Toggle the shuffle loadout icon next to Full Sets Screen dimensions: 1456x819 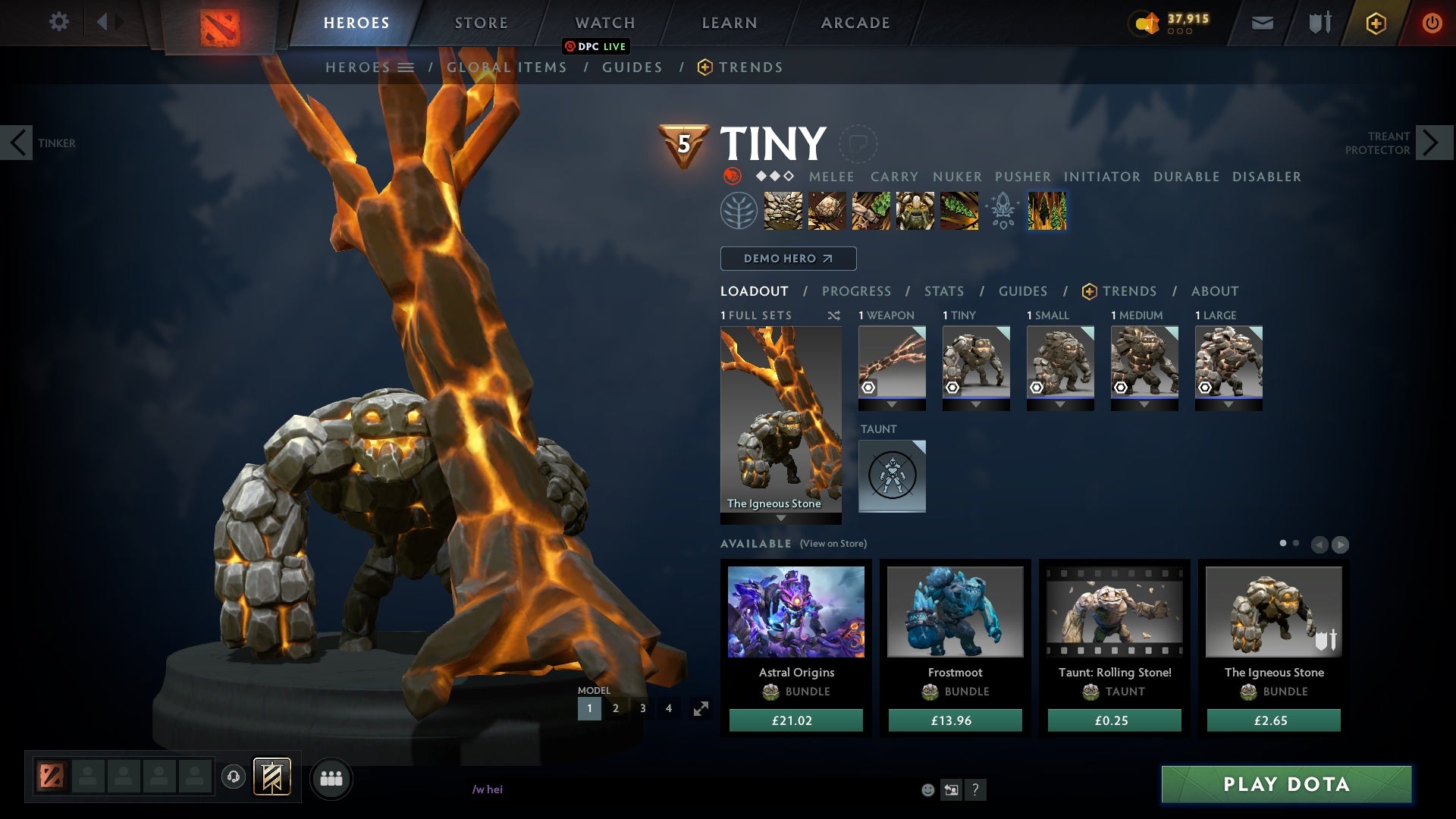click(835, 315)
